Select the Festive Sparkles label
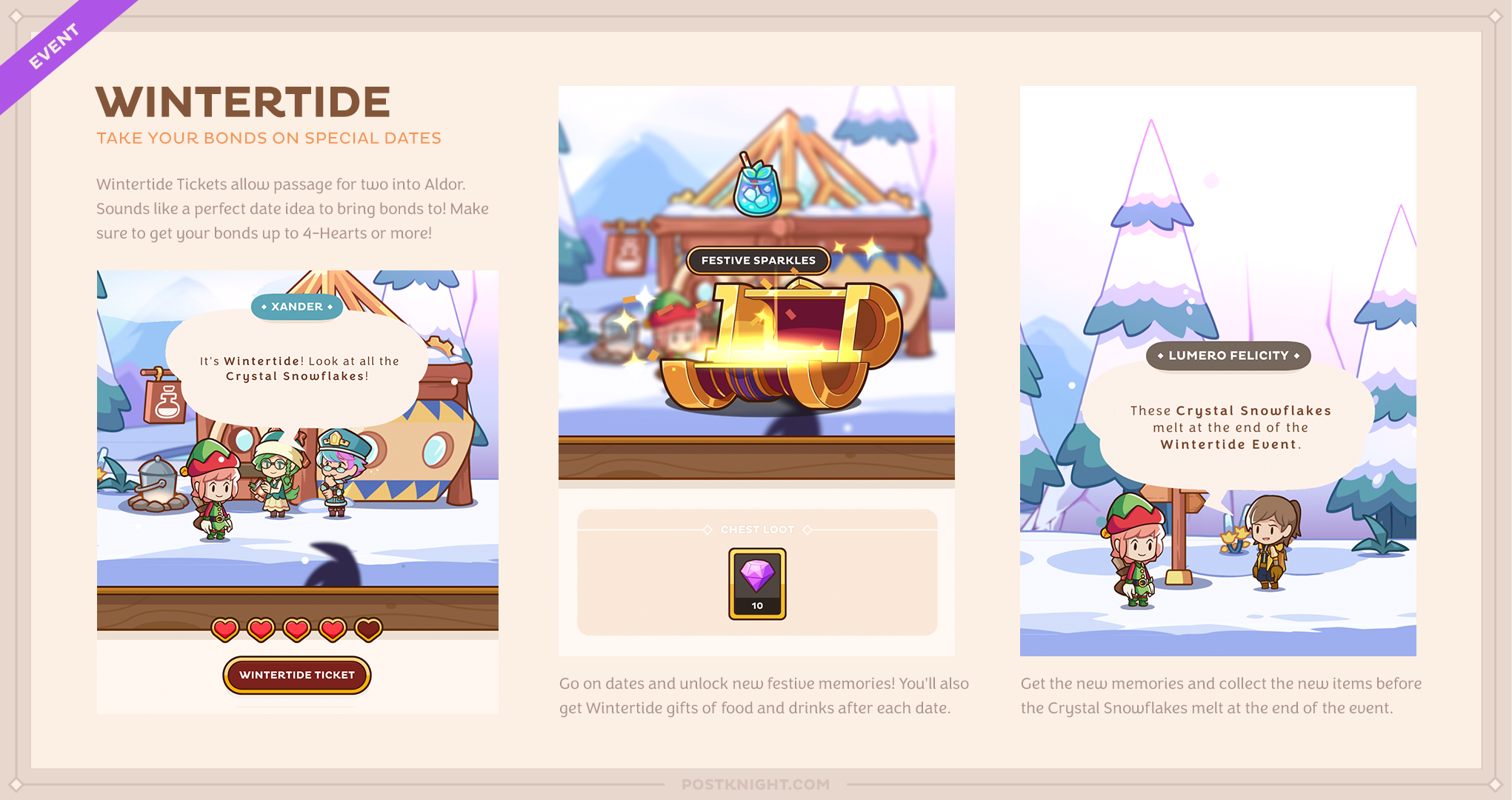 pos(757,260)
